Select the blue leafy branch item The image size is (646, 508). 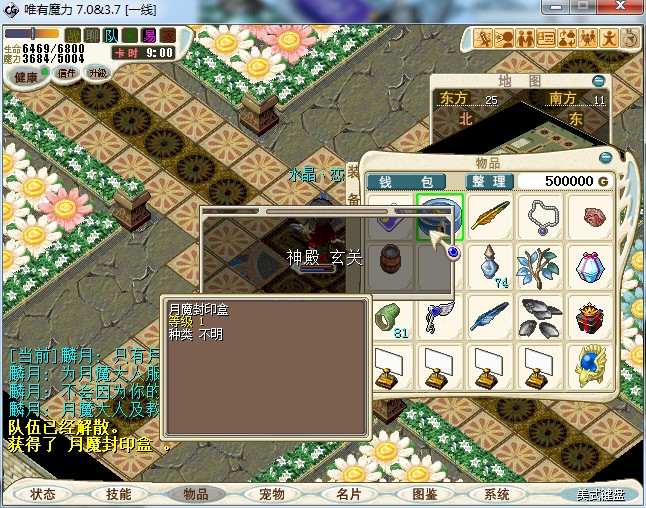coord(541,268)
